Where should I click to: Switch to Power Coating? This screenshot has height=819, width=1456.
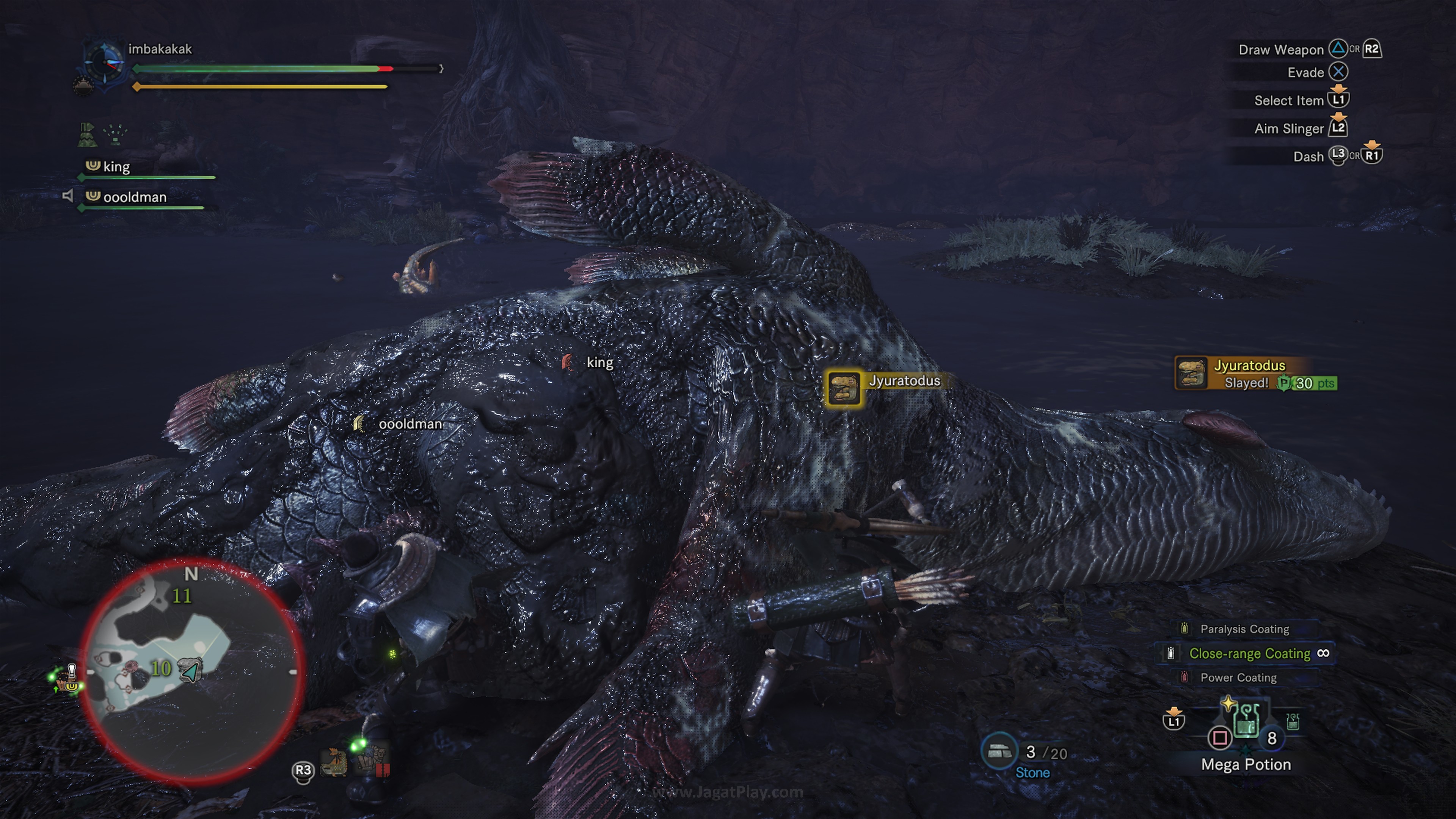[x=1238, y=678]
